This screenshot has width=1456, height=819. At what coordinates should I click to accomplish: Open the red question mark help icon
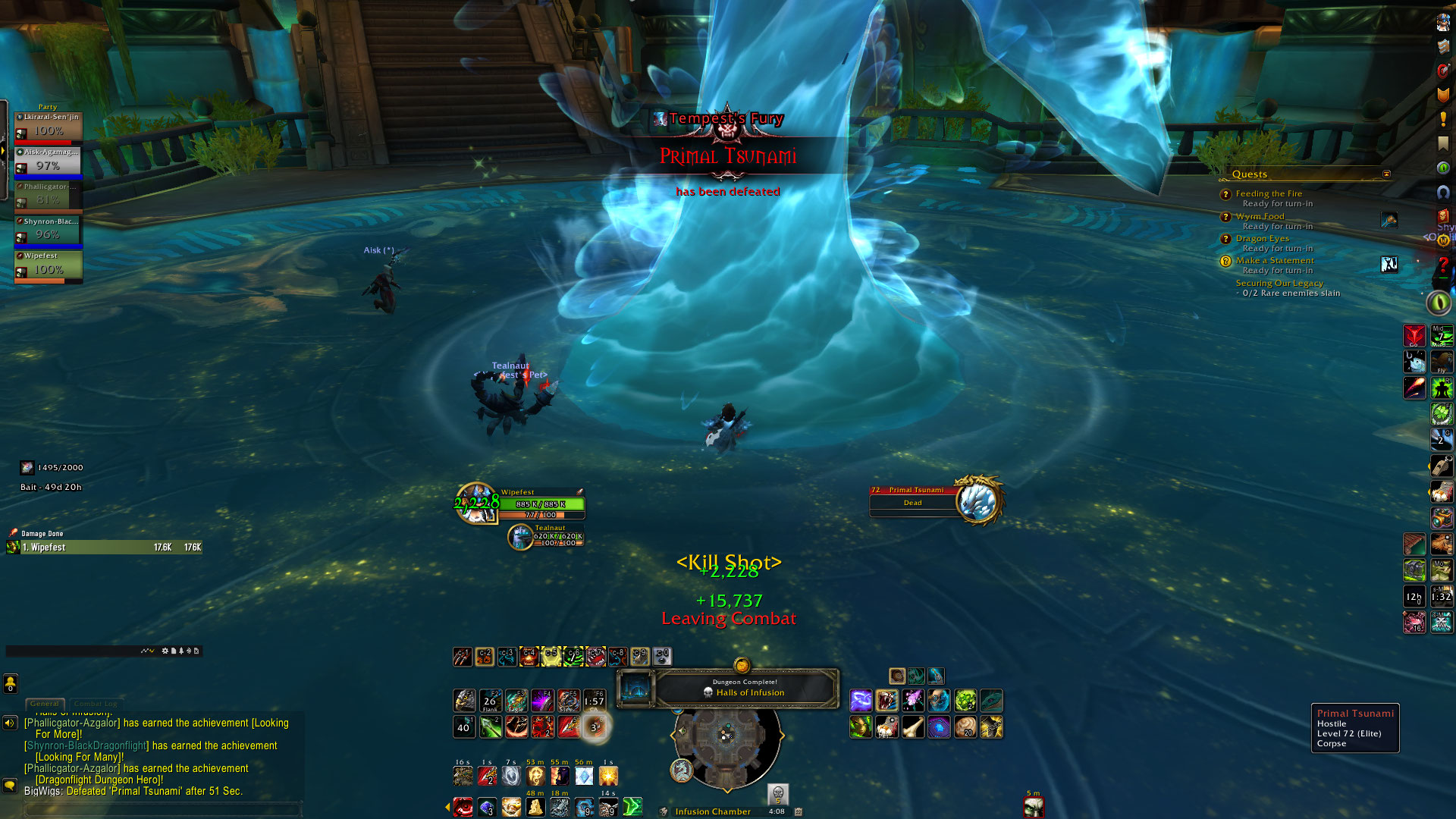point(1442,266)
